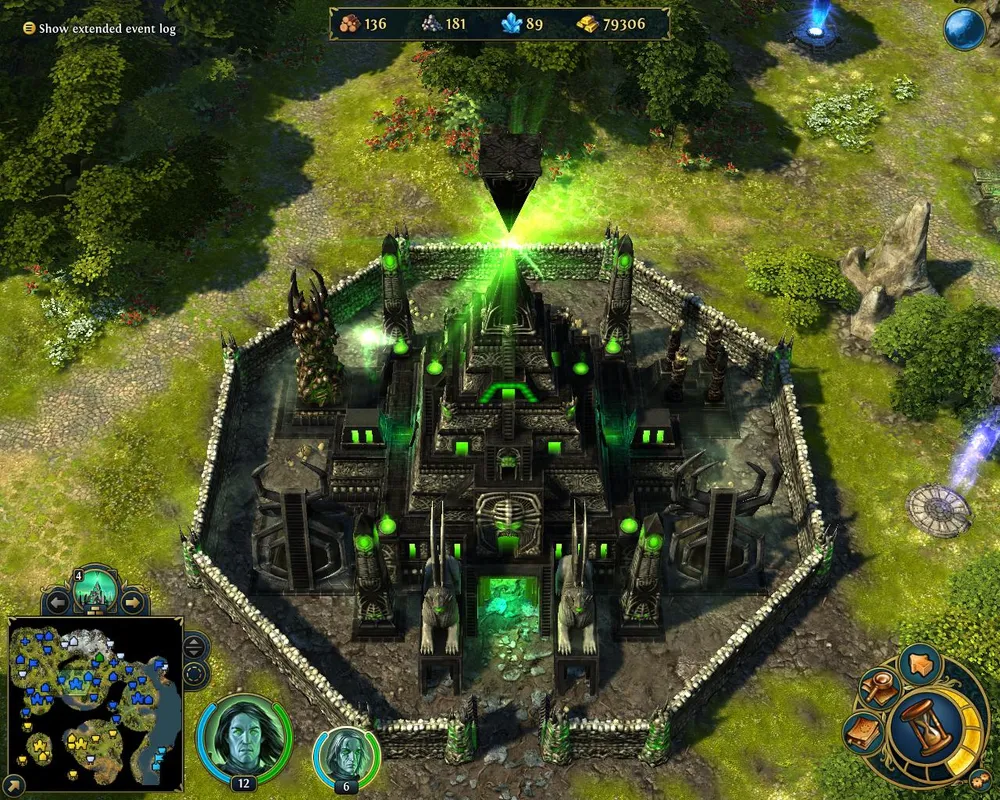Image resolution: width=1000 pixels, height=800 pixels.
Task: Select the previous town with the left arrow
Action: coord(58,602)
